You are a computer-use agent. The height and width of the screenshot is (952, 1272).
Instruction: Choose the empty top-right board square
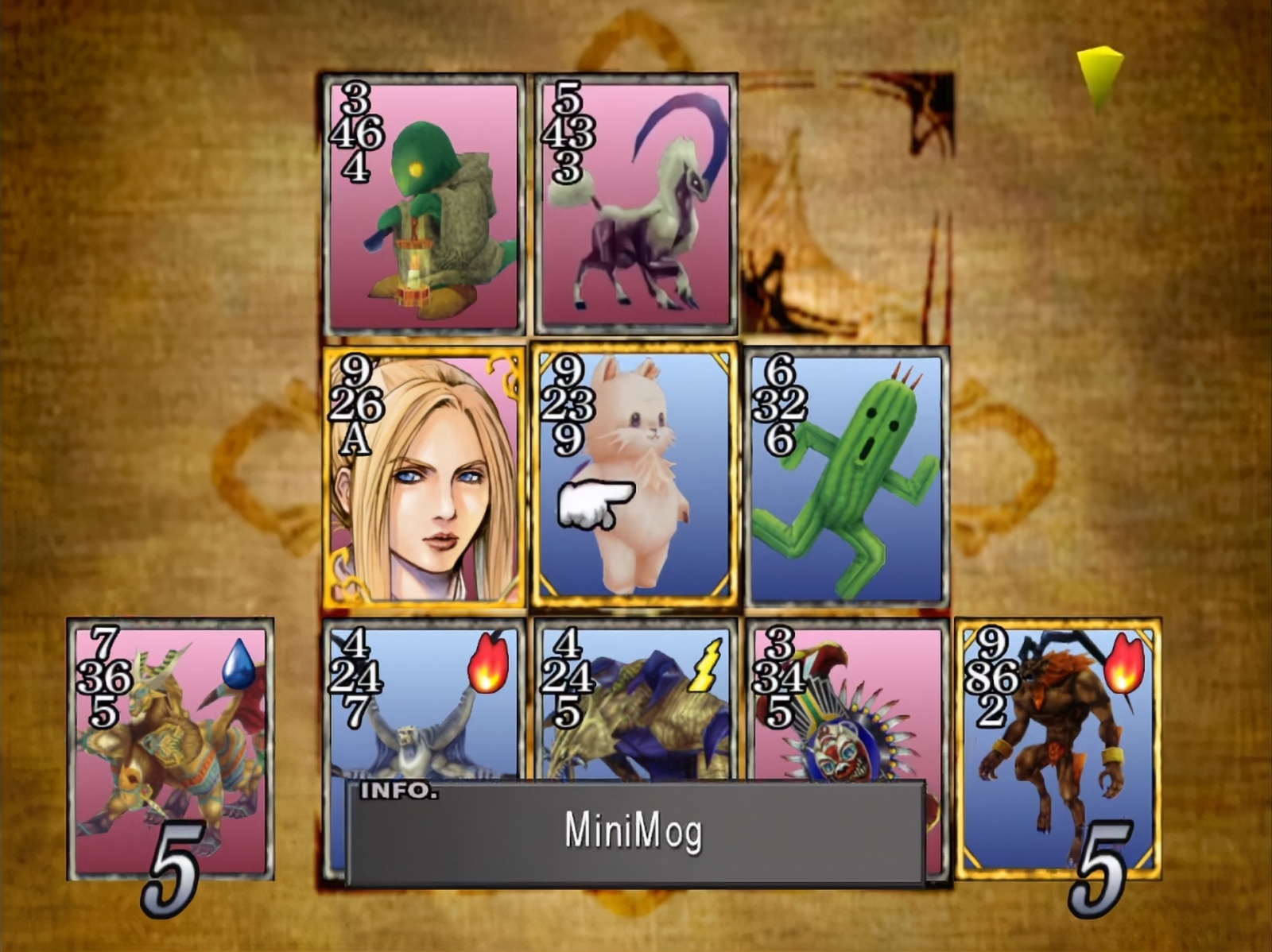pos(847,205)
